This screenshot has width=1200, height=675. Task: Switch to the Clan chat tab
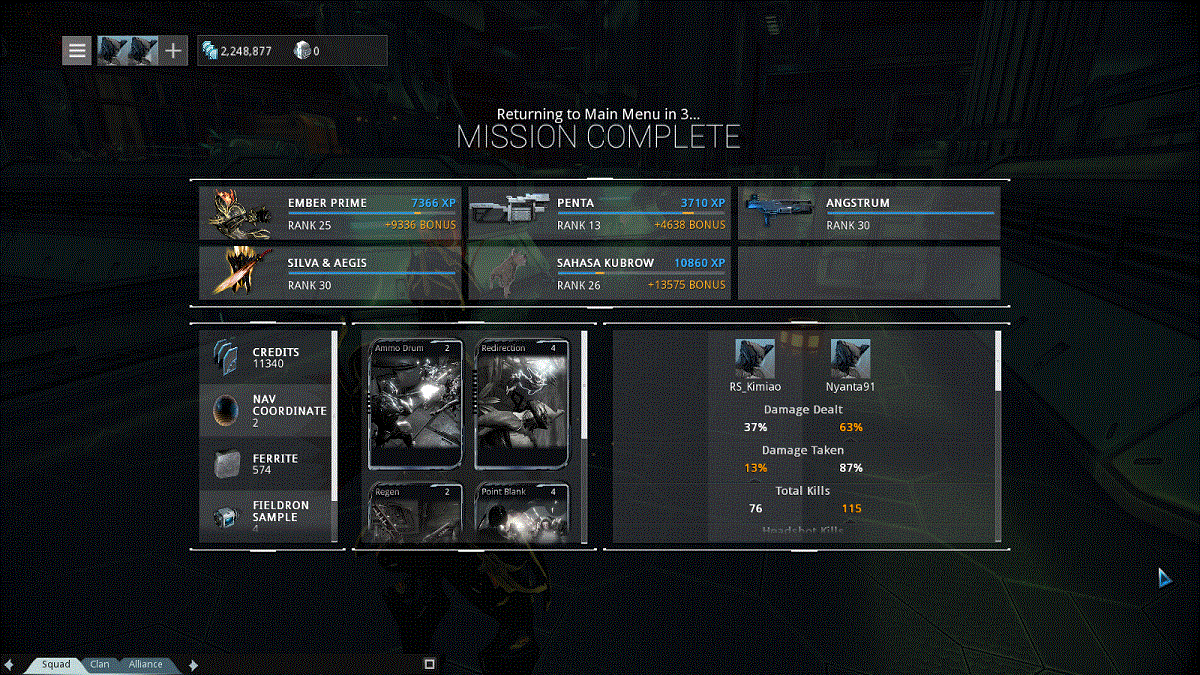click(x=100, y=664)
